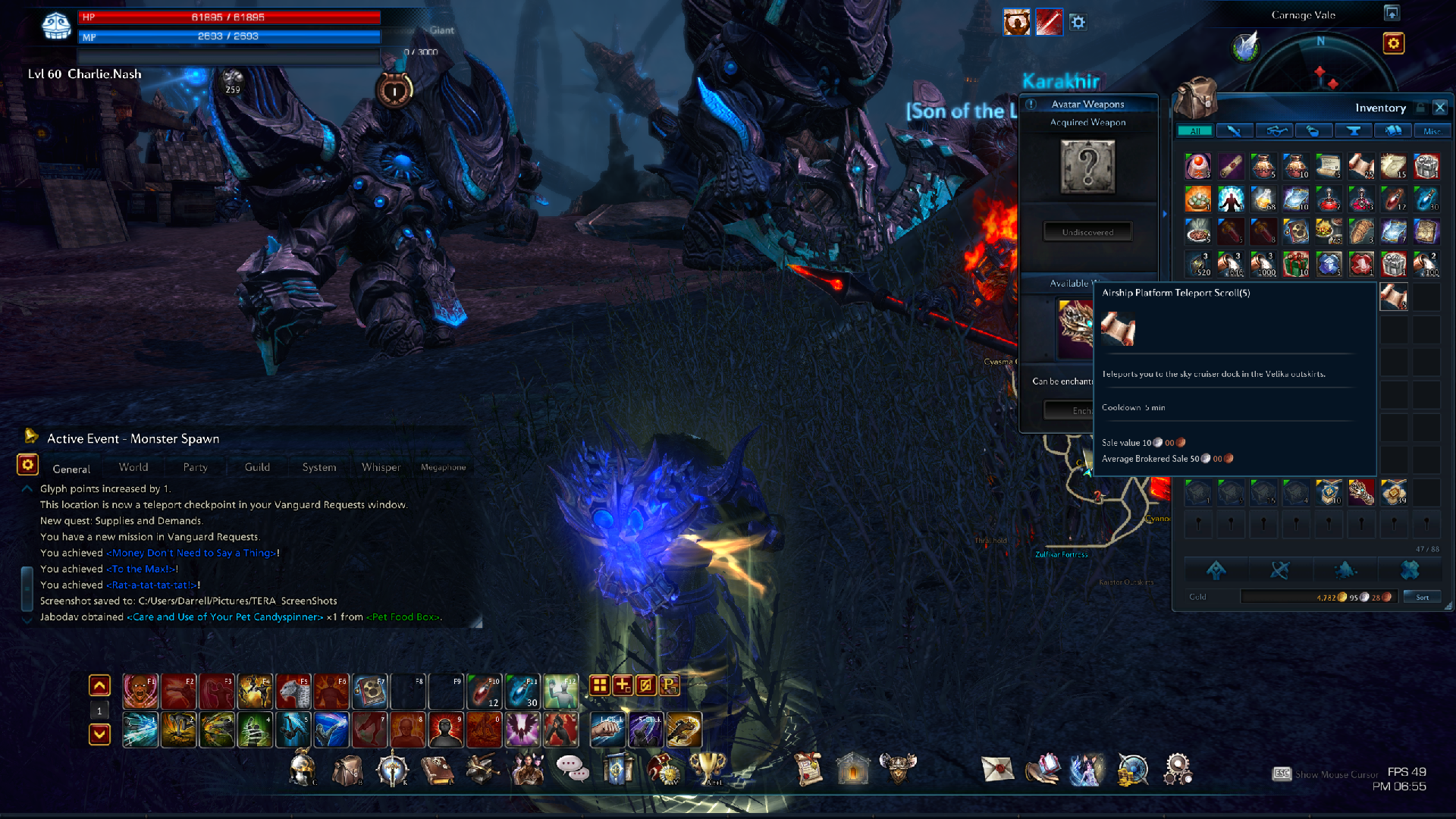Use the red potion in the F10 slot
Screen dimensions: 1456x819
[484, 691]
